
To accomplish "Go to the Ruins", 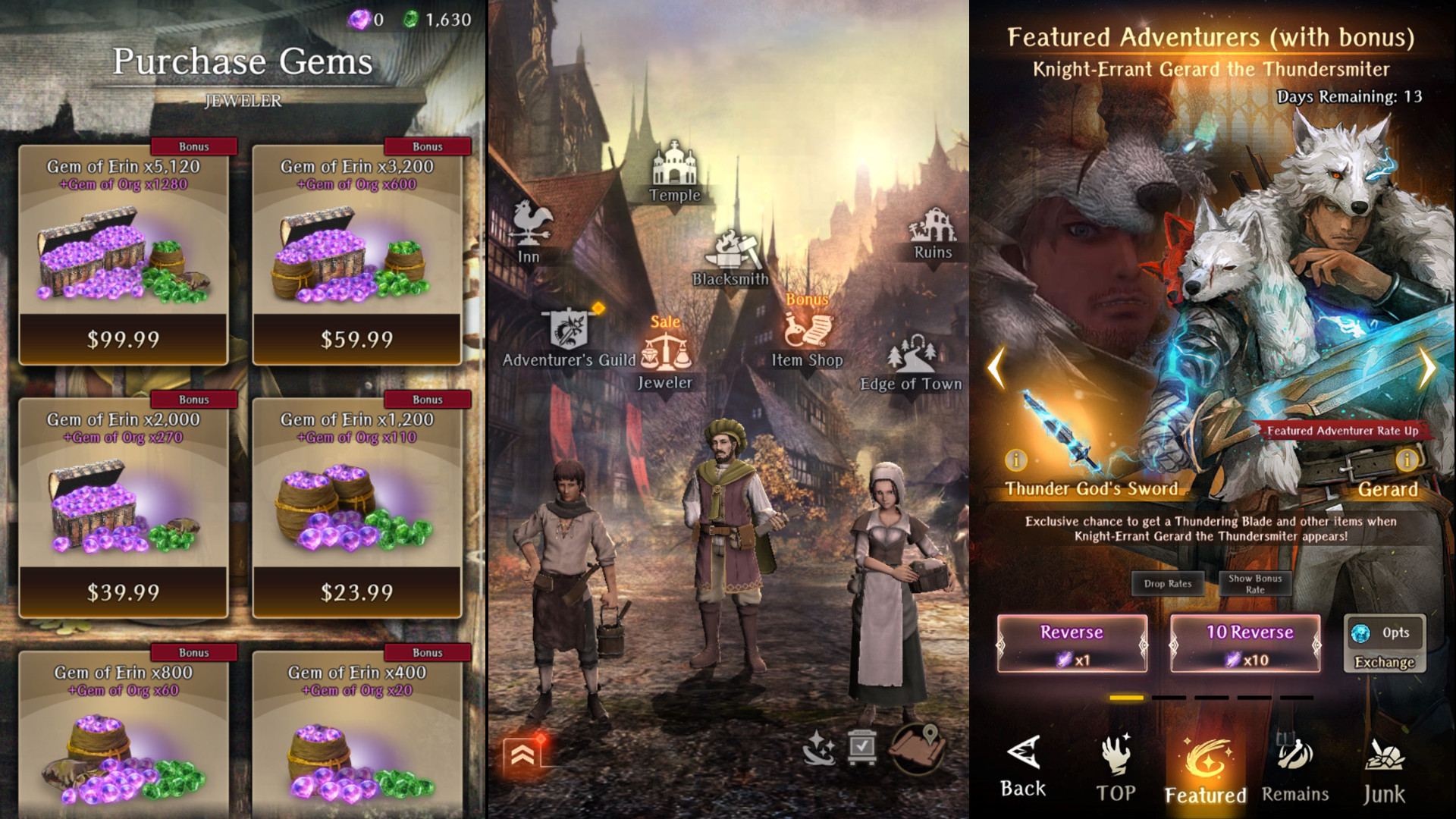I will (933, 234).
